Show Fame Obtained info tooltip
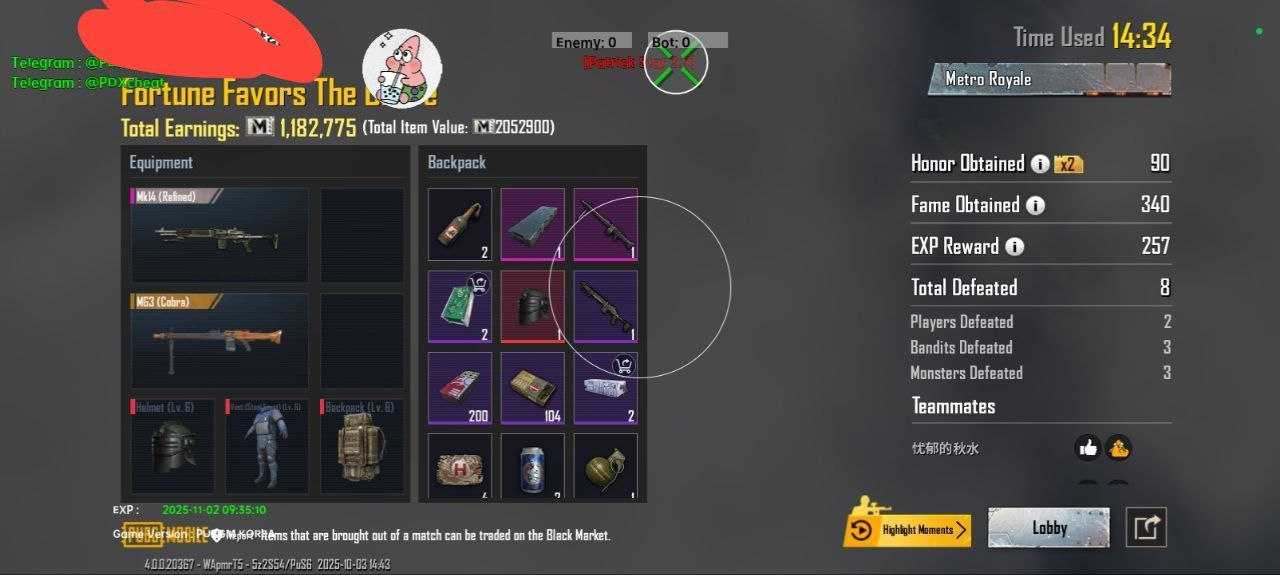 1035,205
